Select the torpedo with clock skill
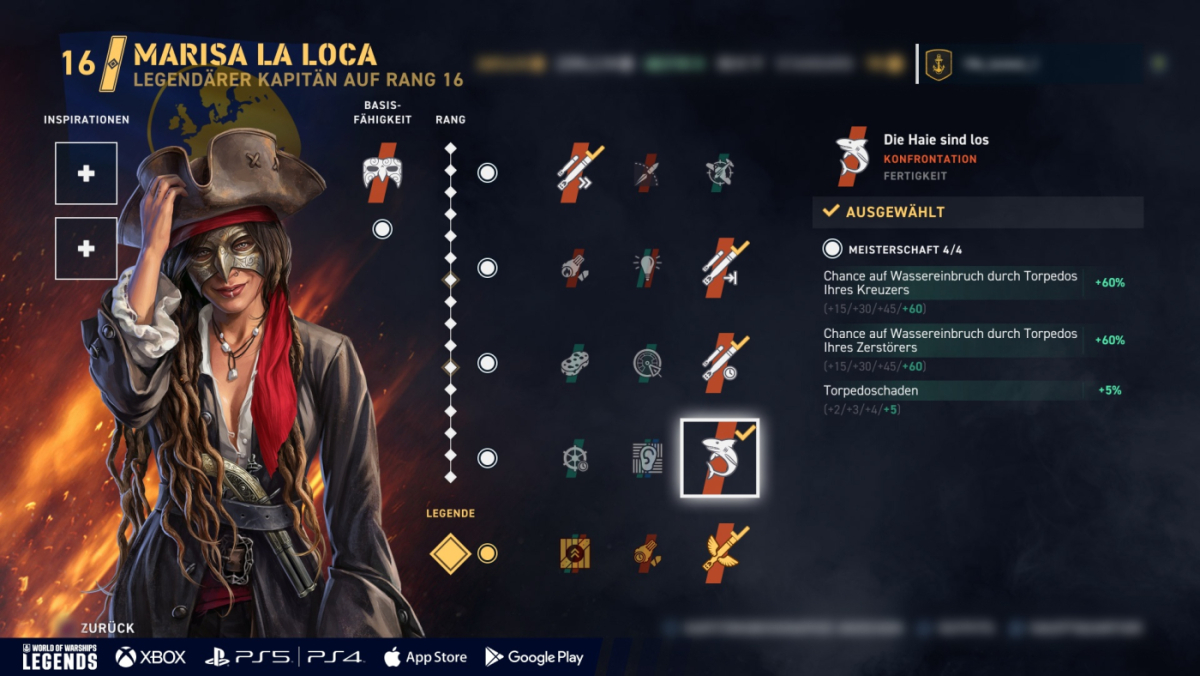This screenshot has height=676, width=1200. (x=721, y=362)
